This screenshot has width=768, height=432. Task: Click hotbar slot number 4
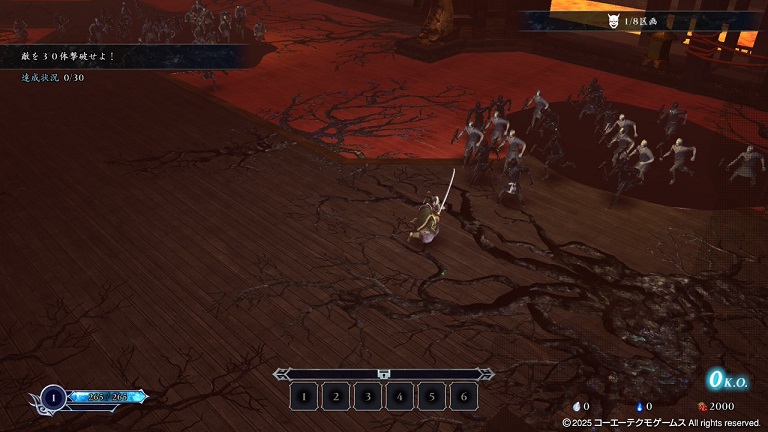pos(400,396)
